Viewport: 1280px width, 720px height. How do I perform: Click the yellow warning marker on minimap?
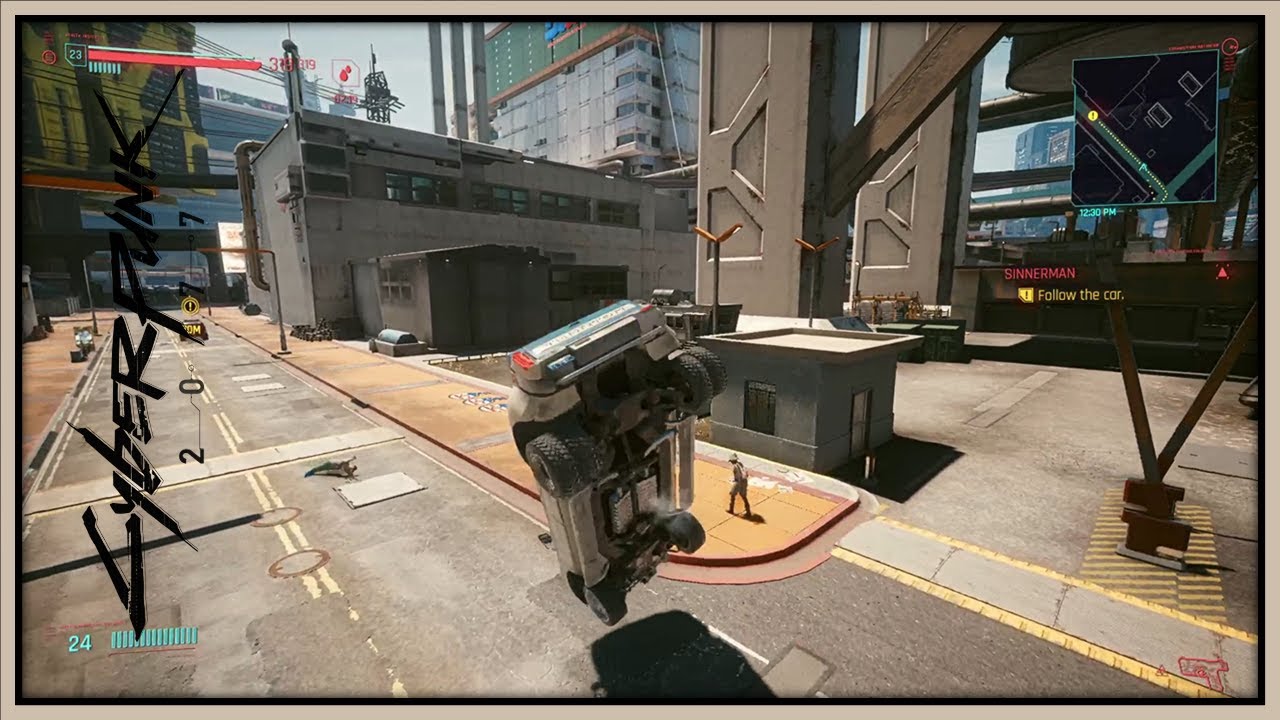[x=1093, y=116]
